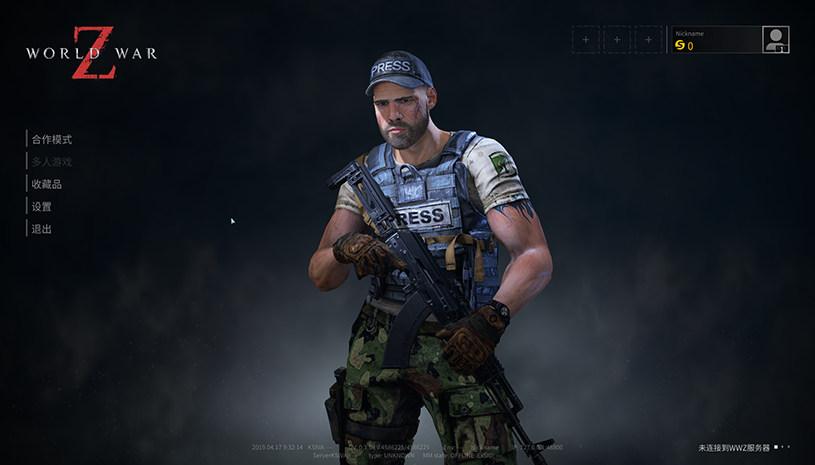Screen dimensions: 815x465
Task: Click the player profile avatar icon
Action: coord(775,39)
